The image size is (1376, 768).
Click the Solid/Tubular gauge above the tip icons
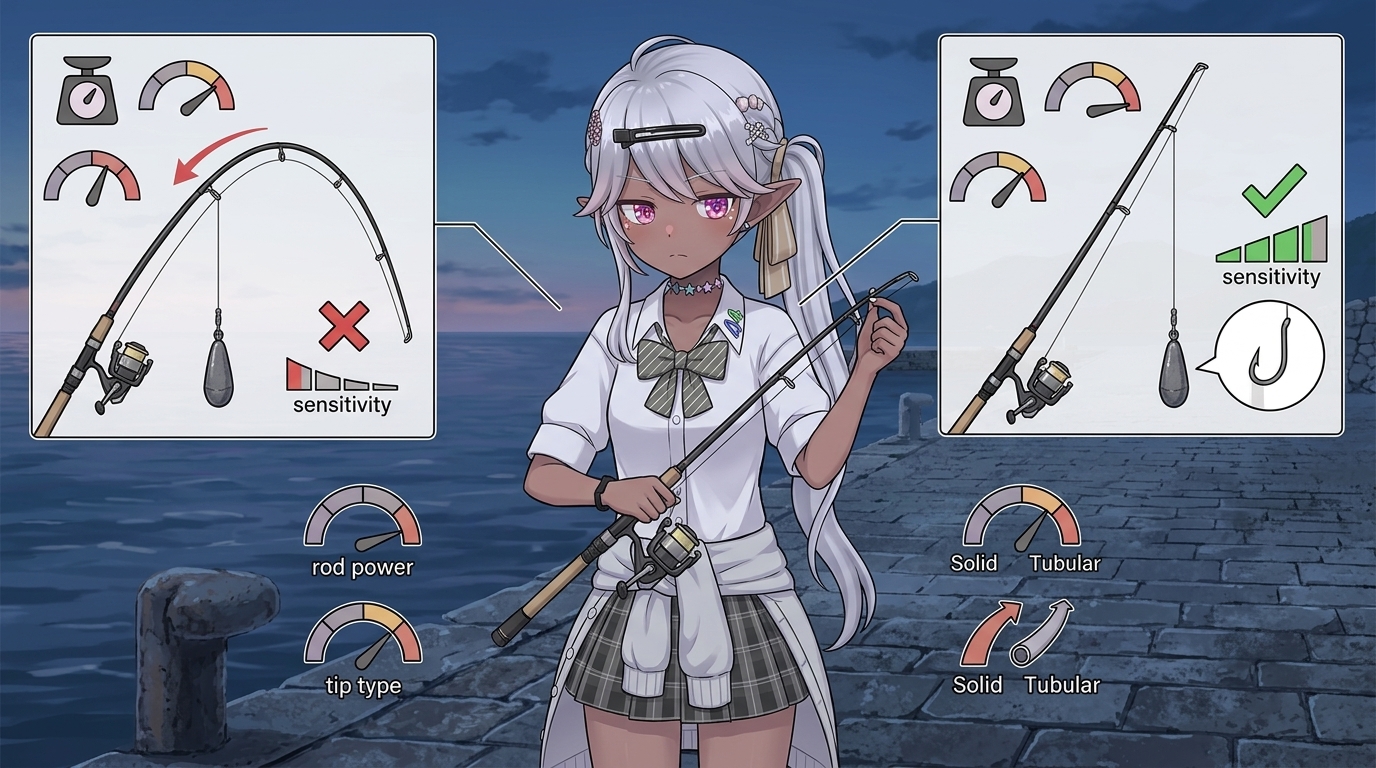click(x=1021, y=519)
